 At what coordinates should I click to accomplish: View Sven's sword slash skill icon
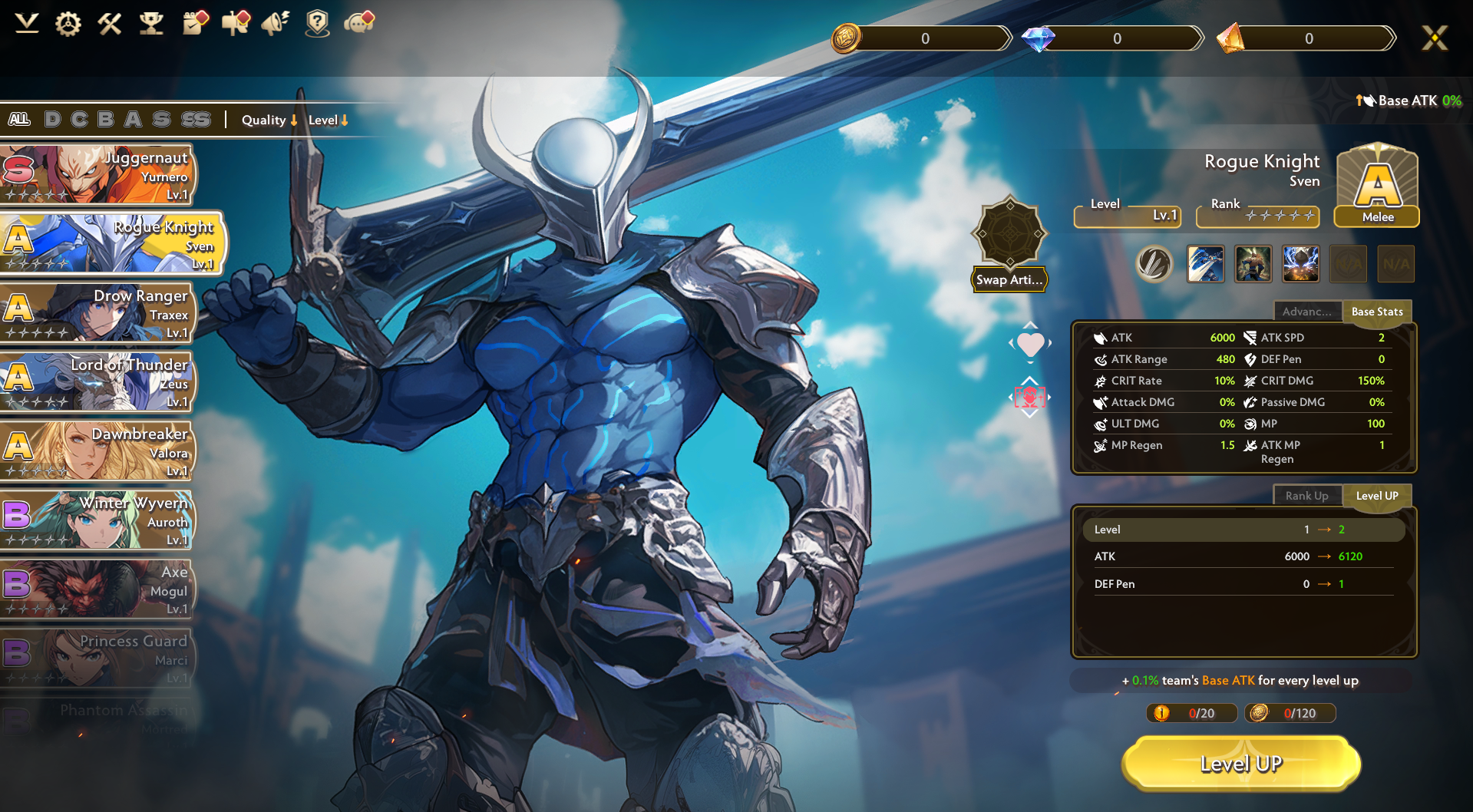tap(1205, 264)
